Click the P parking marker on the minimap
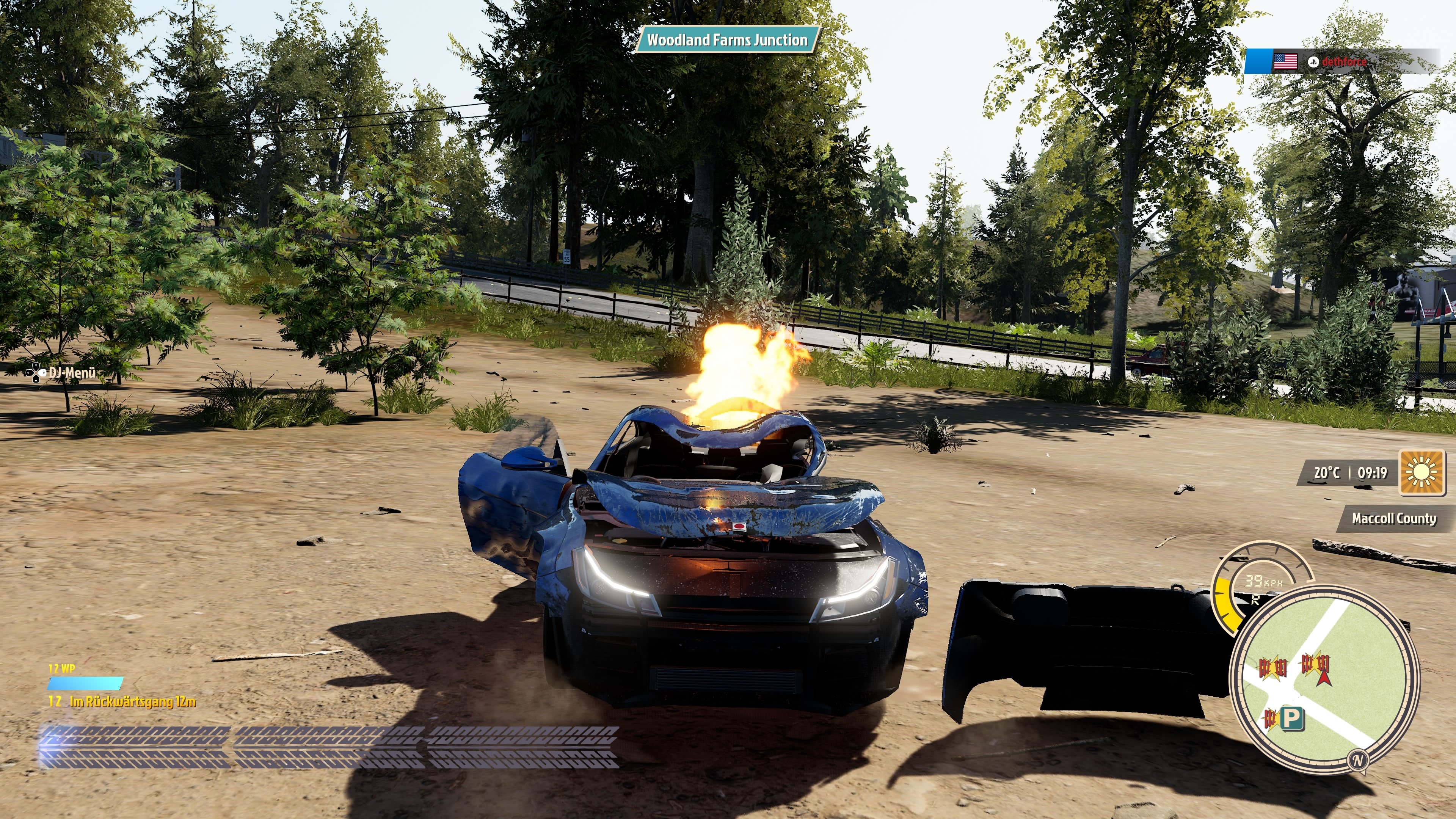 1293,719
